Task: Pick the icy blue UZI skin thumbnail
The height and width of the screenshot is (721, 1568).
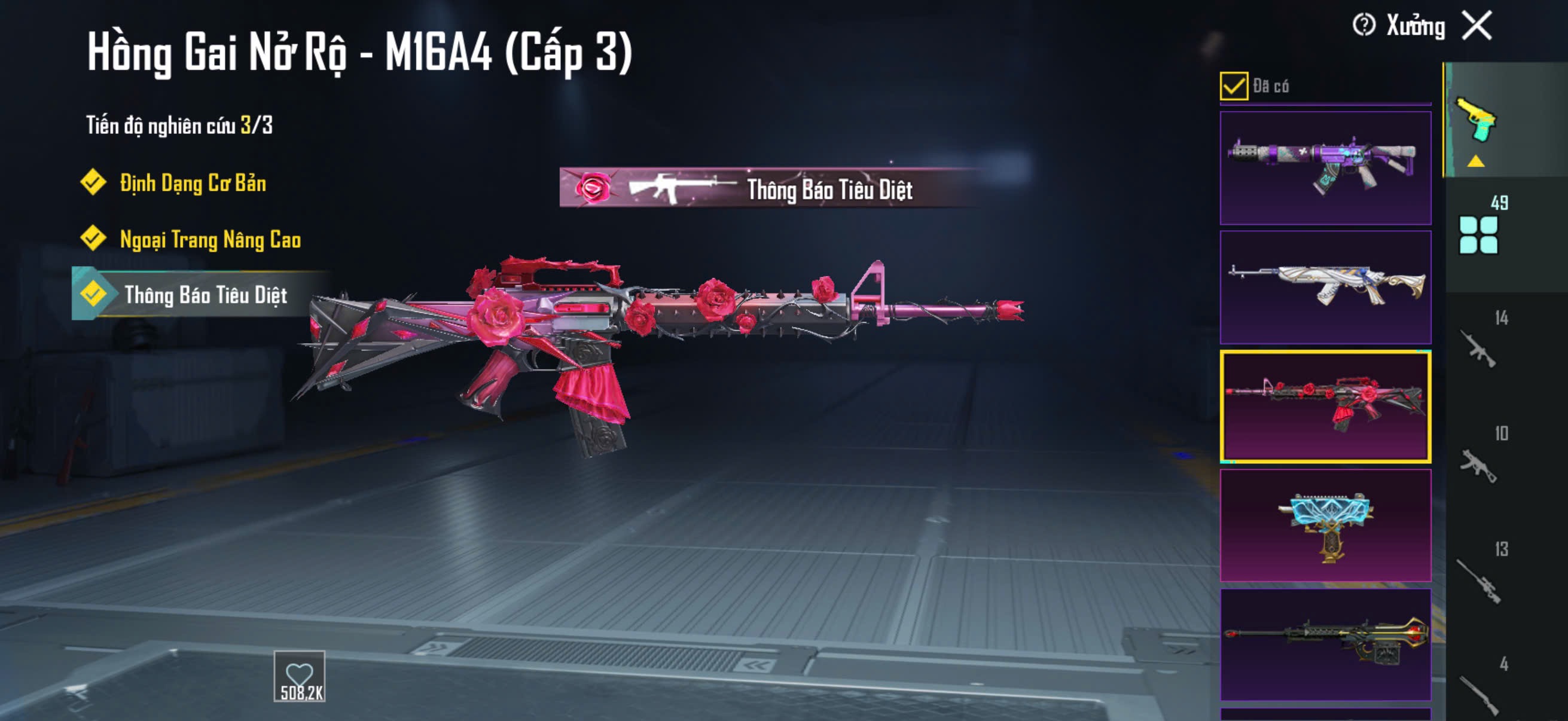Action: click(x=1325, y=525)
